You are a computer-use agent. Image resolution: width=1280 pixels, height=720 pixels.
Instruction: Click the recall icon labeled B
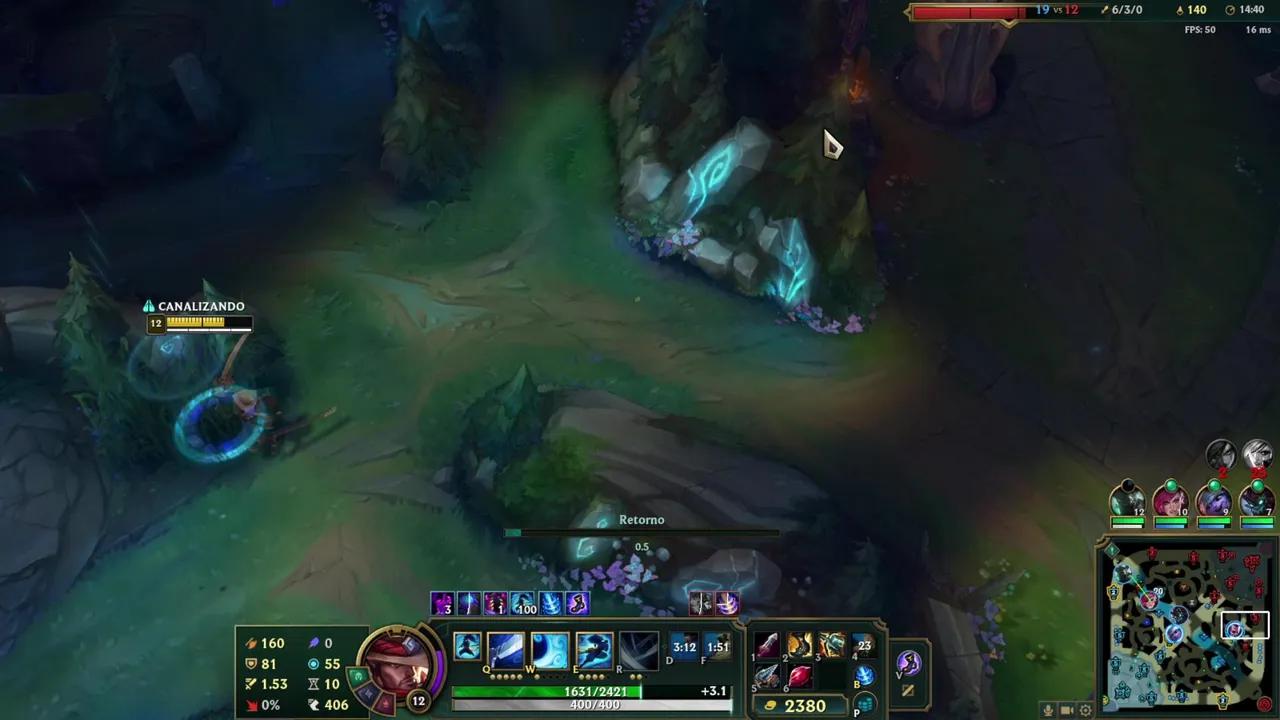pos(864,675)
